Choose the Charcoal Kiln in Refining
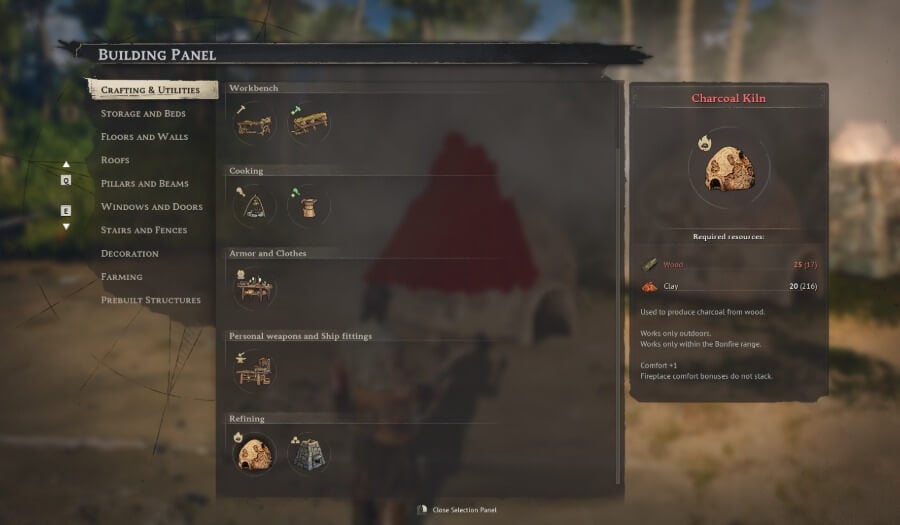The image size is (900, 525). pos(254,454)
